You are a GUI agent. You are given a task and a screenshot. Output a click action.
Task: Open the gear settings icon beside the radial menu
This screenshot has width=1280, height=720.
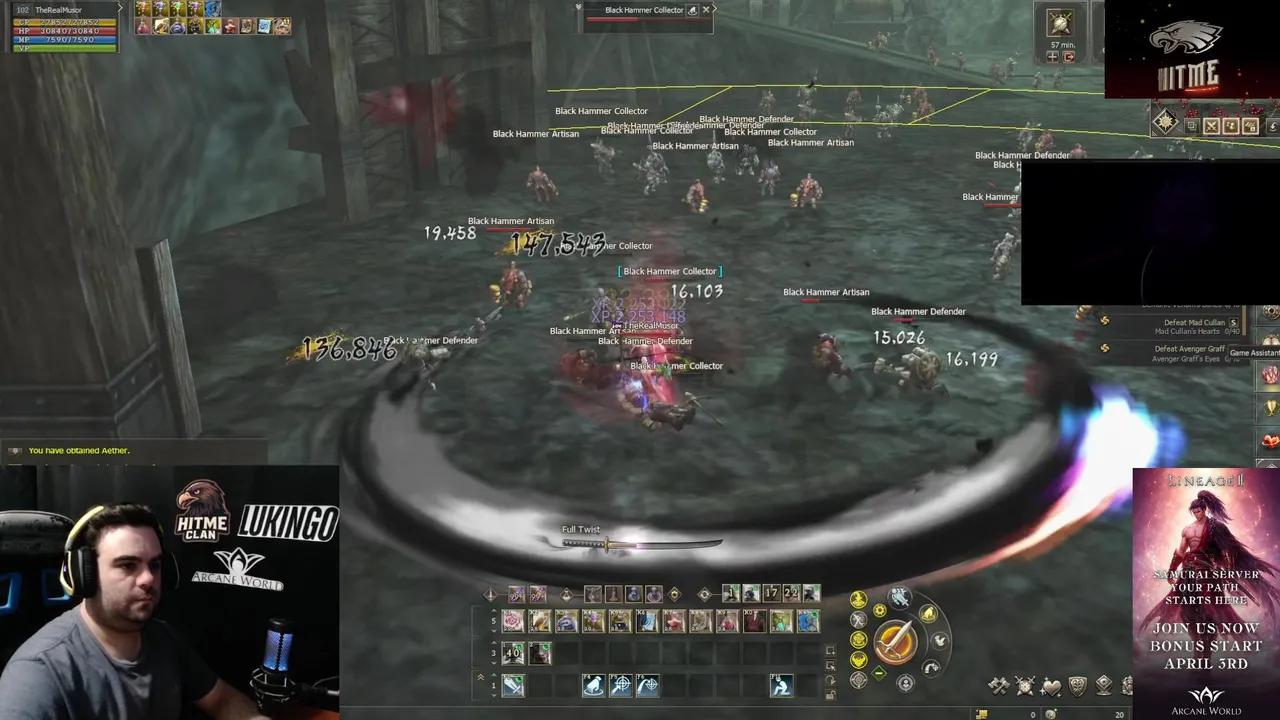tap(880, 610)
